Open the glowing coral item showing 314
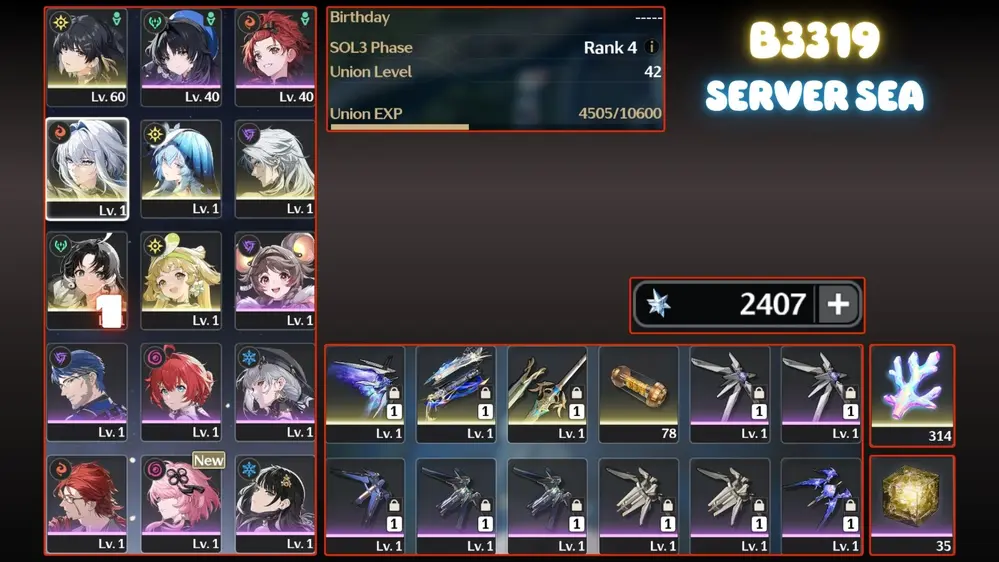999x562 pixels. (x=912, y=395)
